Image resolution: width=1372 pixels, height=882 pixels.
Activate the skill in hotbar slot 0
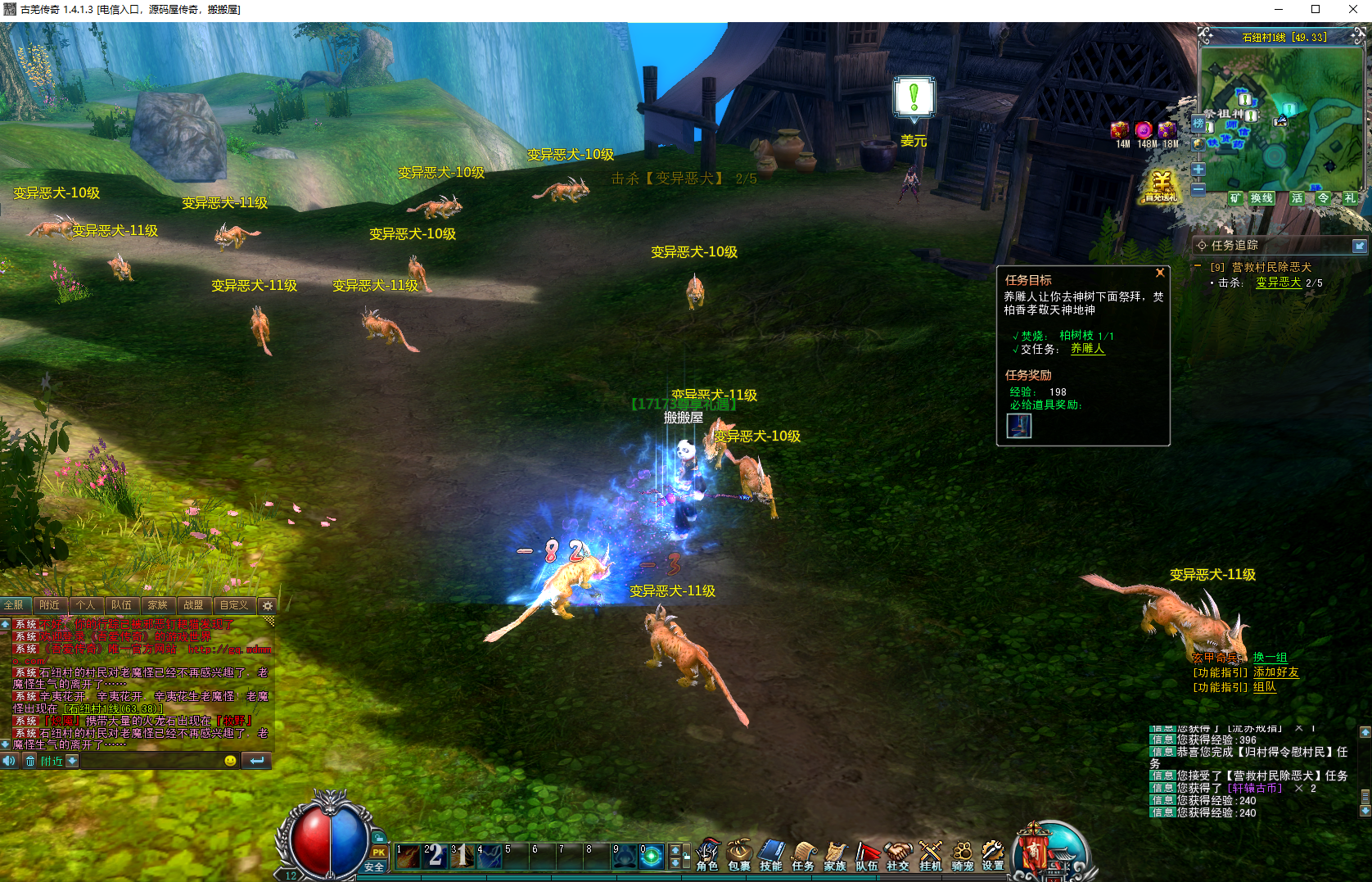point(652,857)
